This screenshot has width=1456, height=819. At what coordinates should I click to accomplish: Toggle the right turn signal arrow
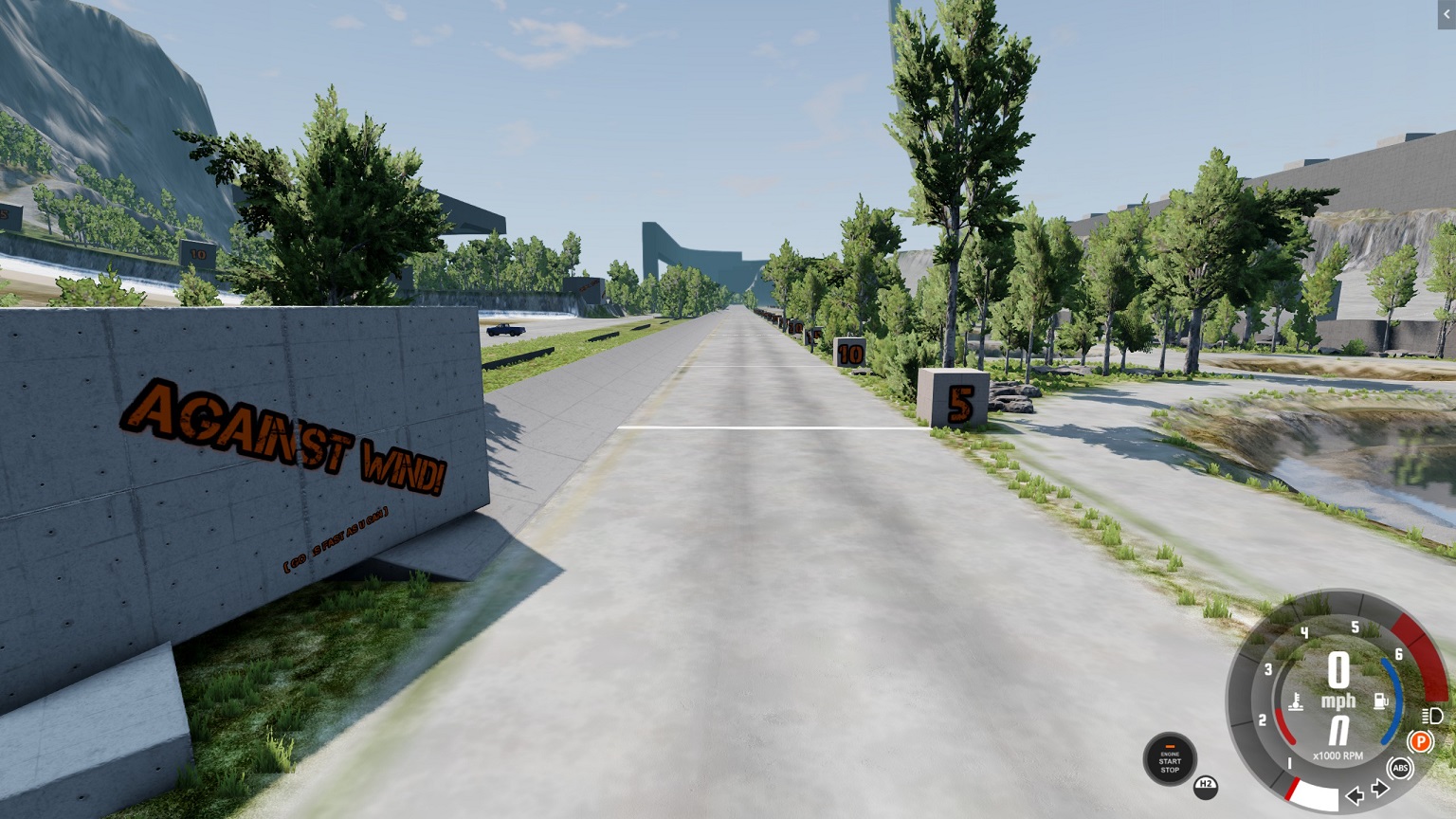tap(1379, 788)
